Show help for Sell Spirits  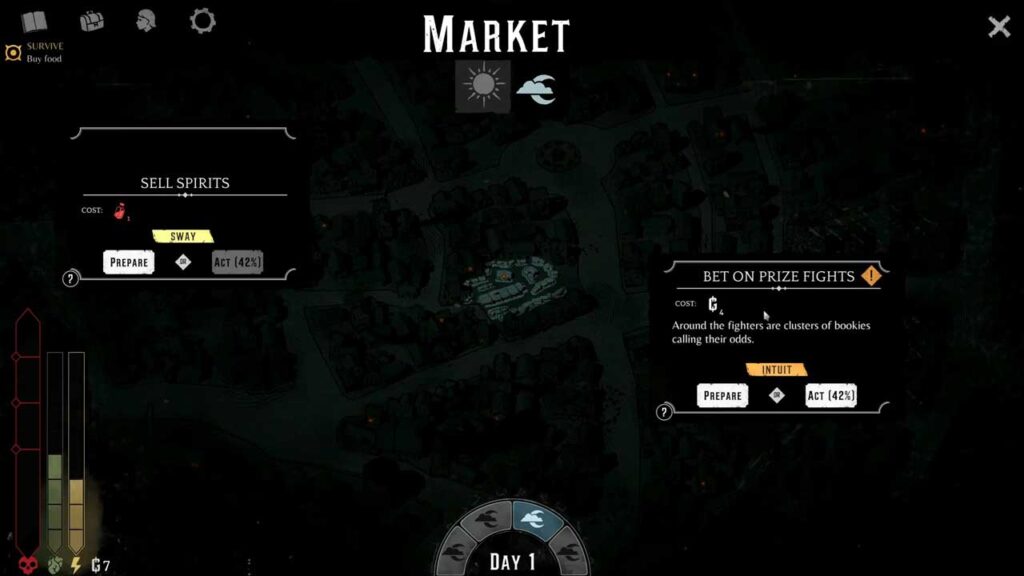click(71, 279)
